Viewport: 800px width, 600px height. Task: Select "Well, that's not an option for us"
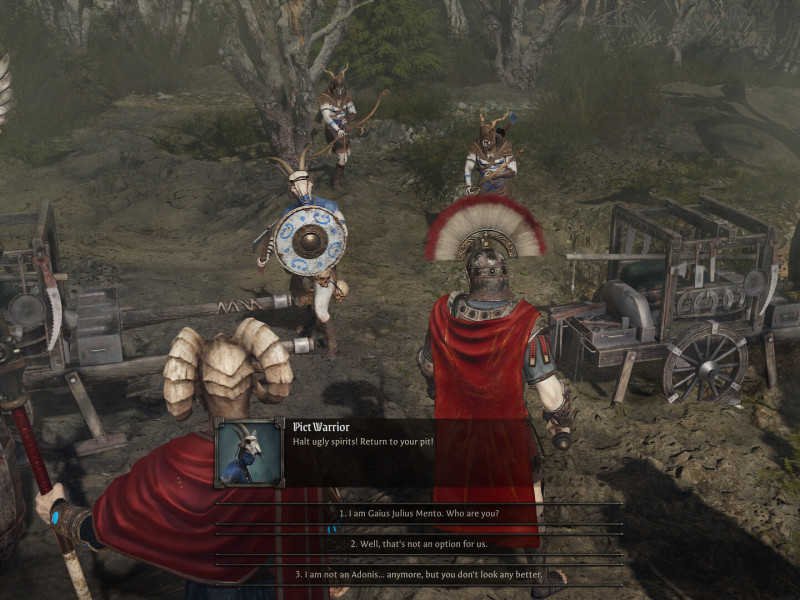(419, 544)
